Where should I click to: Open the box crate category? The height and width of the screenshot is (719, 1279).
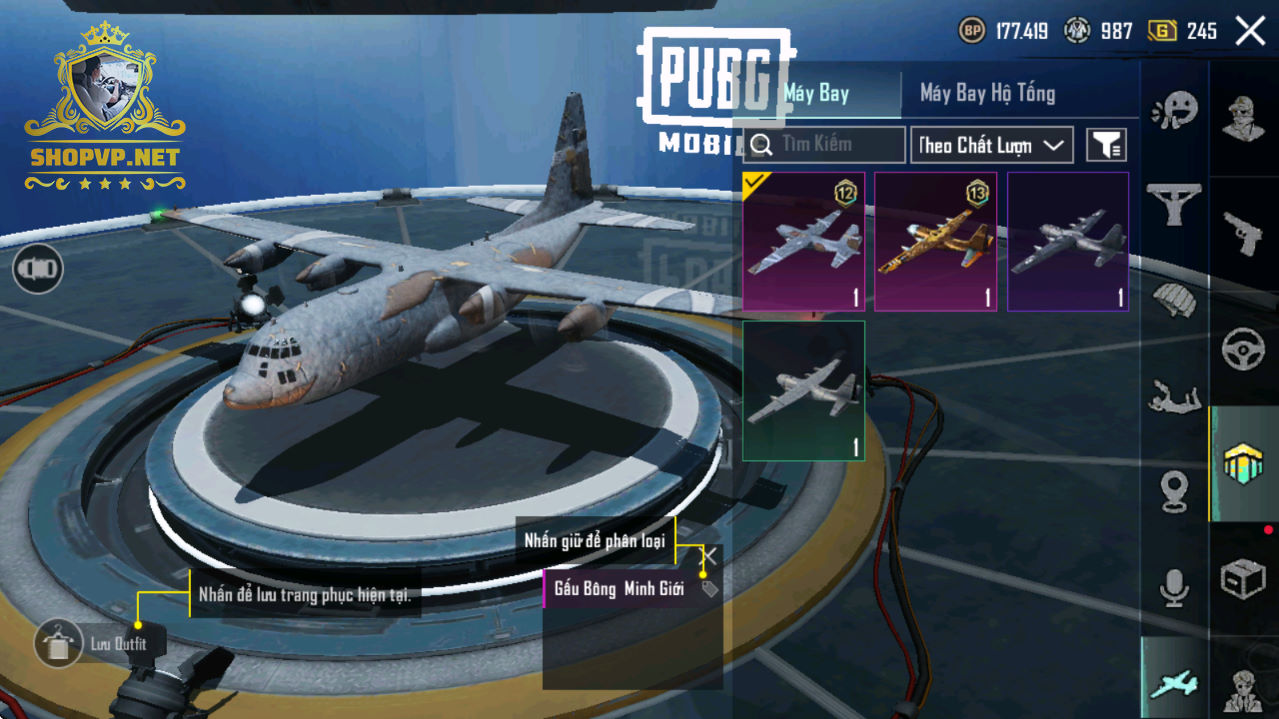coord(1243,578)
